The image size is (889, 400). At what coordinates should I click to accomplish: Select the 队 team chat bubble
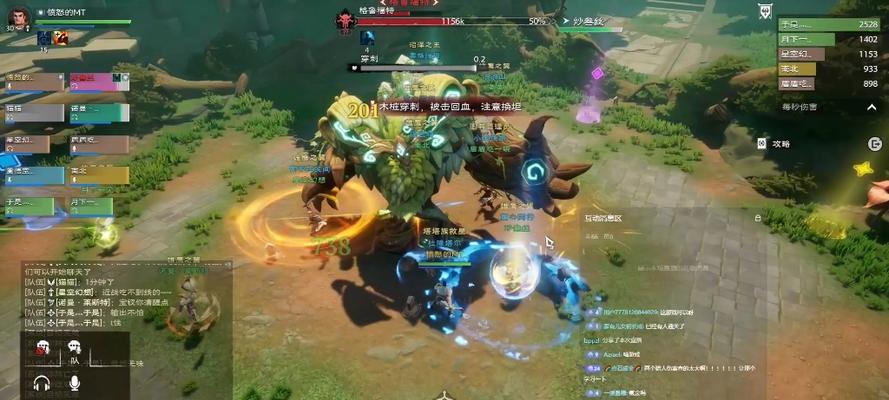pyautogui.click(x=74, y=349)
